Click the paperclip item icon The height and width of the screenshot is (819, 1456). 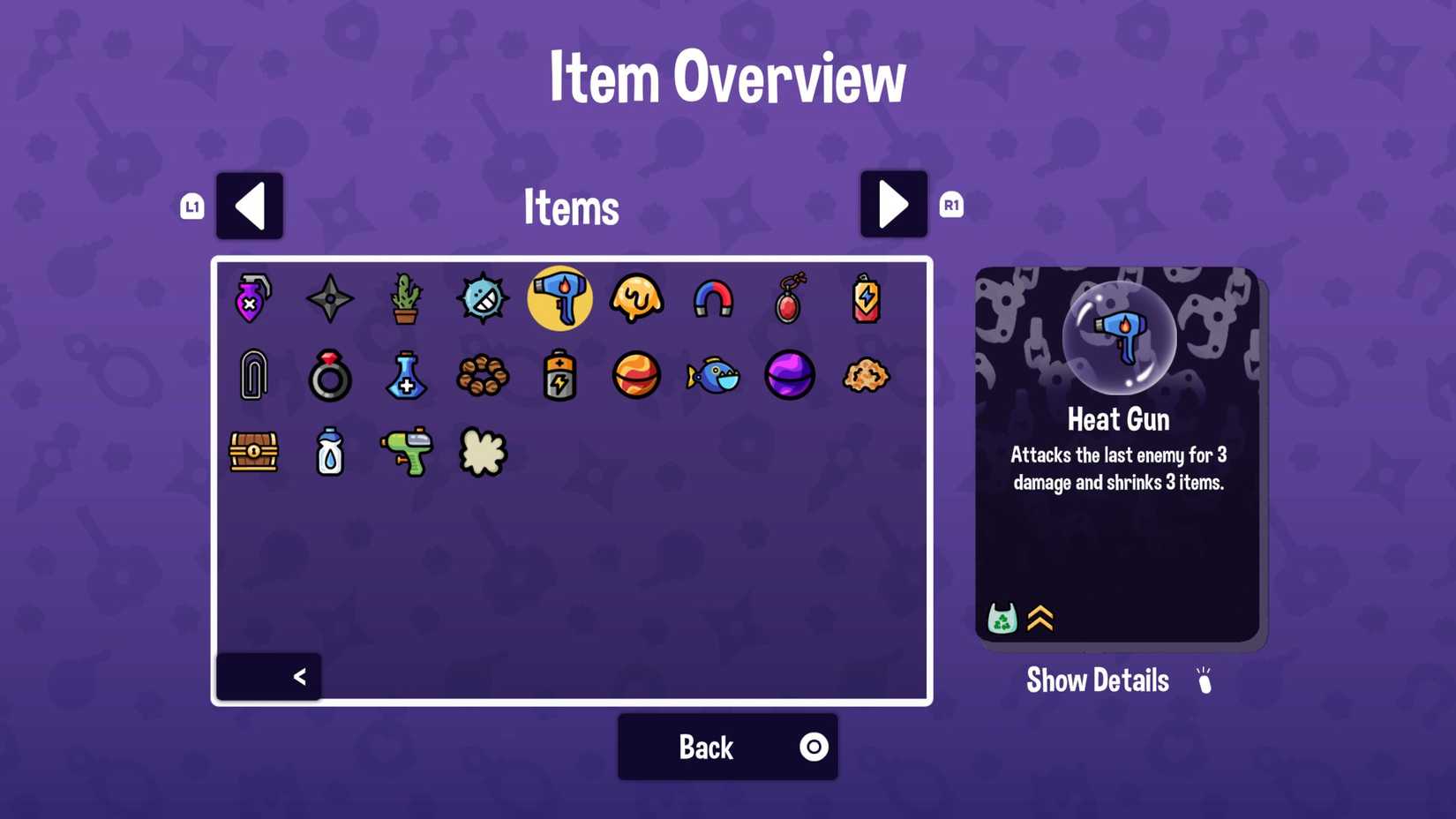point(253,375)
